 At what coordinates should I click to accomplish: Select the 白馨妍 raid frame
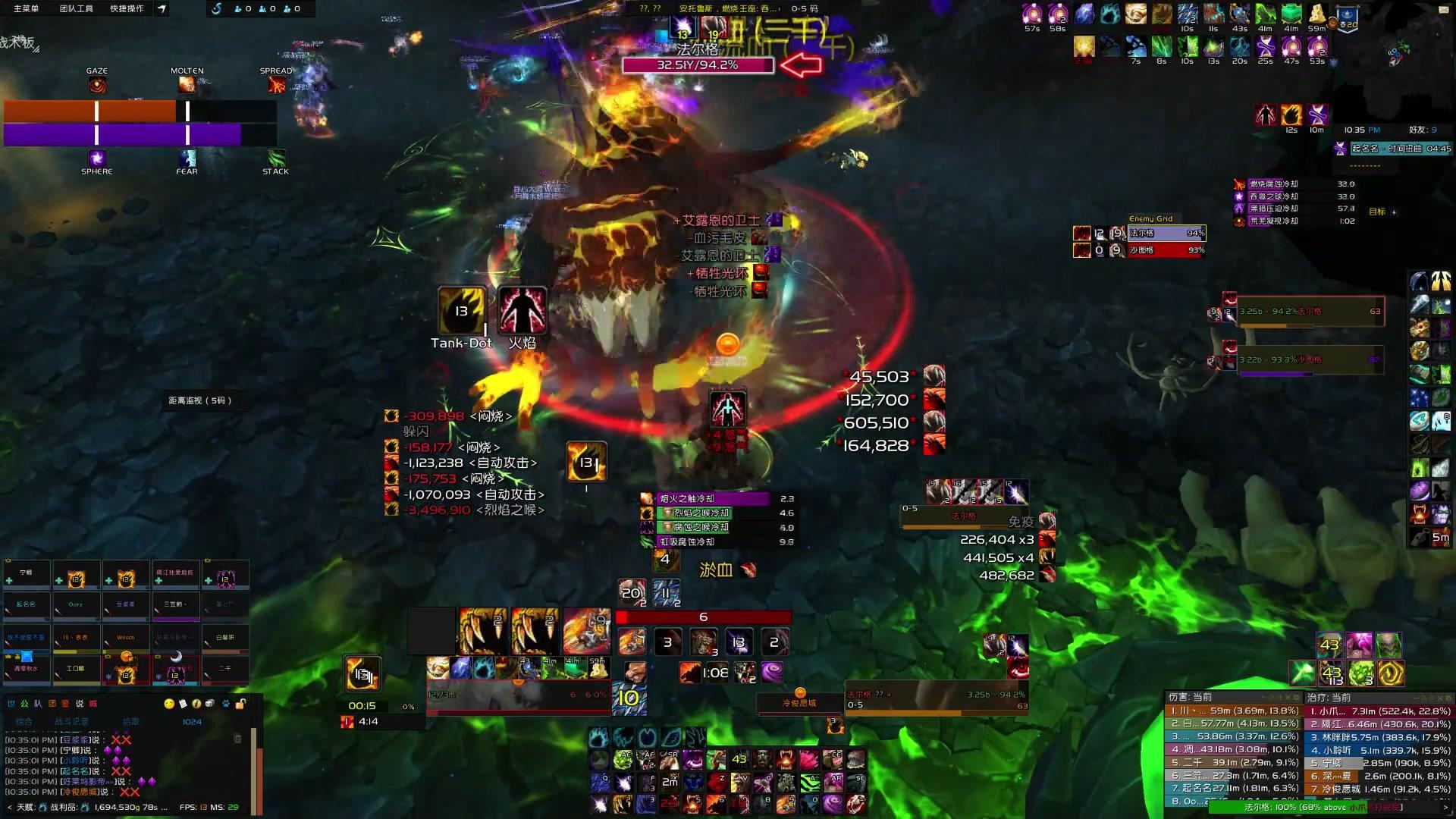coord(225,638)
